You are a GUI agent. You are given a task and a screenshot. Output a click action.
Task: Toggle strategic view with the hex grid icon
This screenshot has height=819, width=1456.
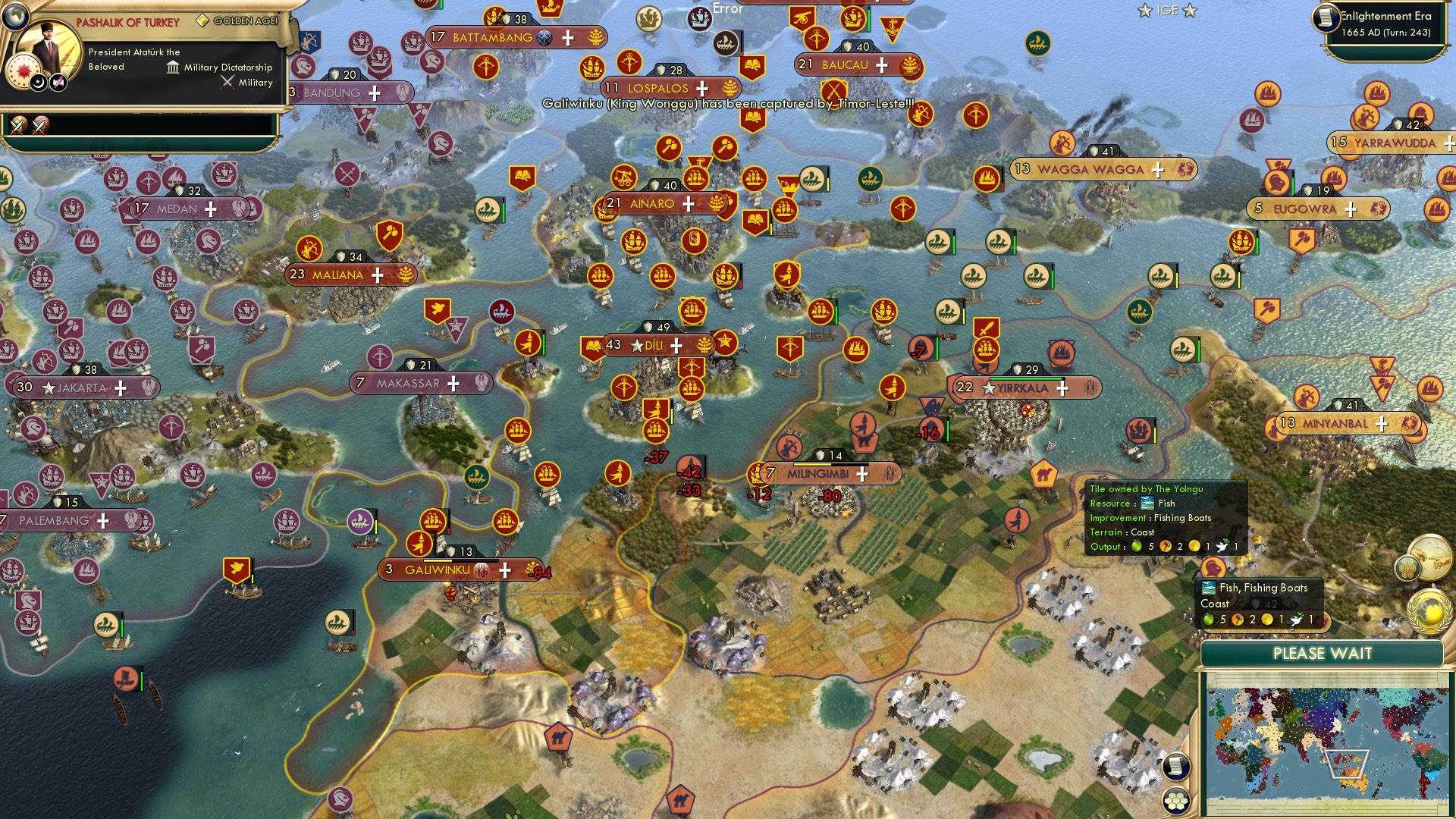1175,802
